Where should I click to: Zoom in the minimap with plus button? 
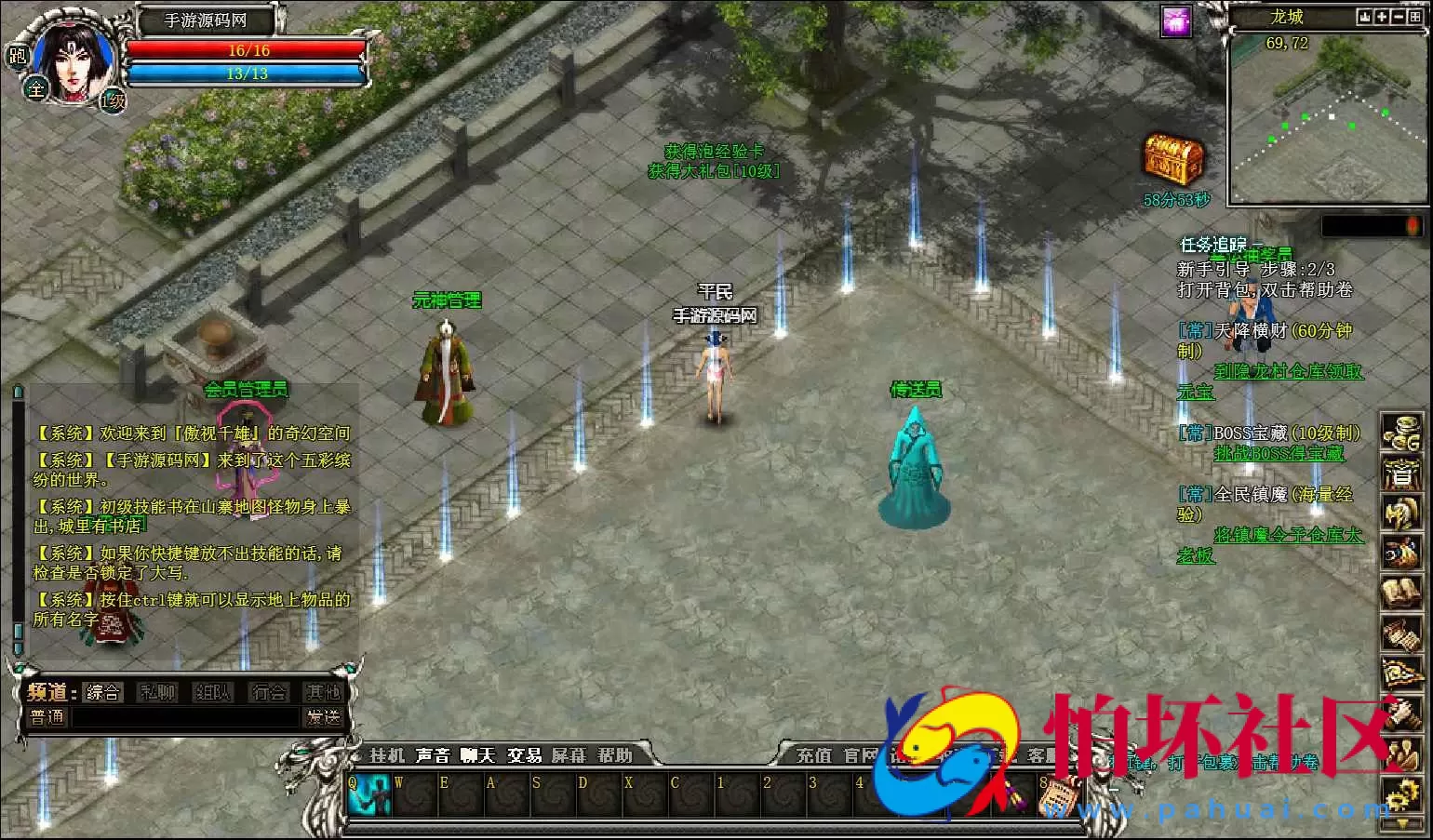1382,18
